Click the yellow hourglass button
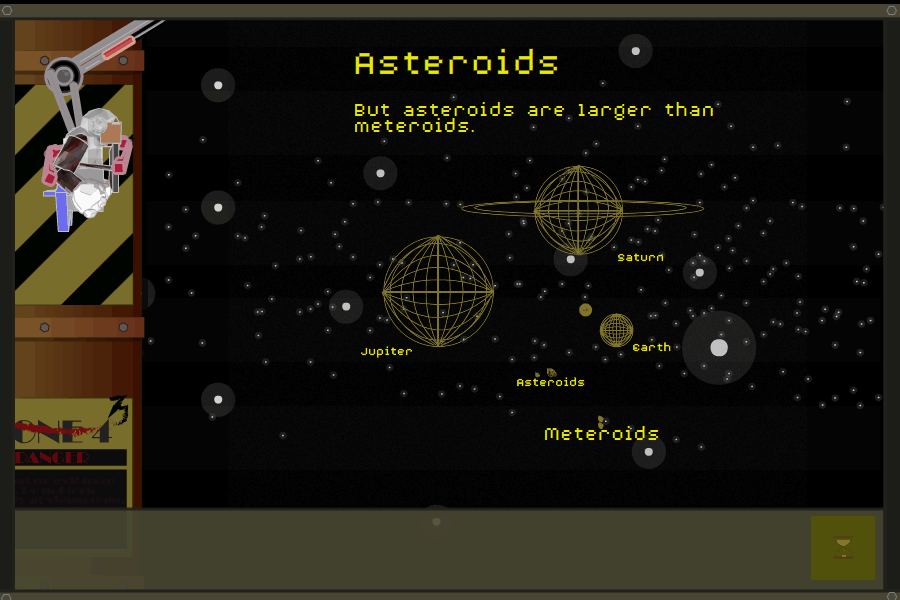 [x=843, y=547]
